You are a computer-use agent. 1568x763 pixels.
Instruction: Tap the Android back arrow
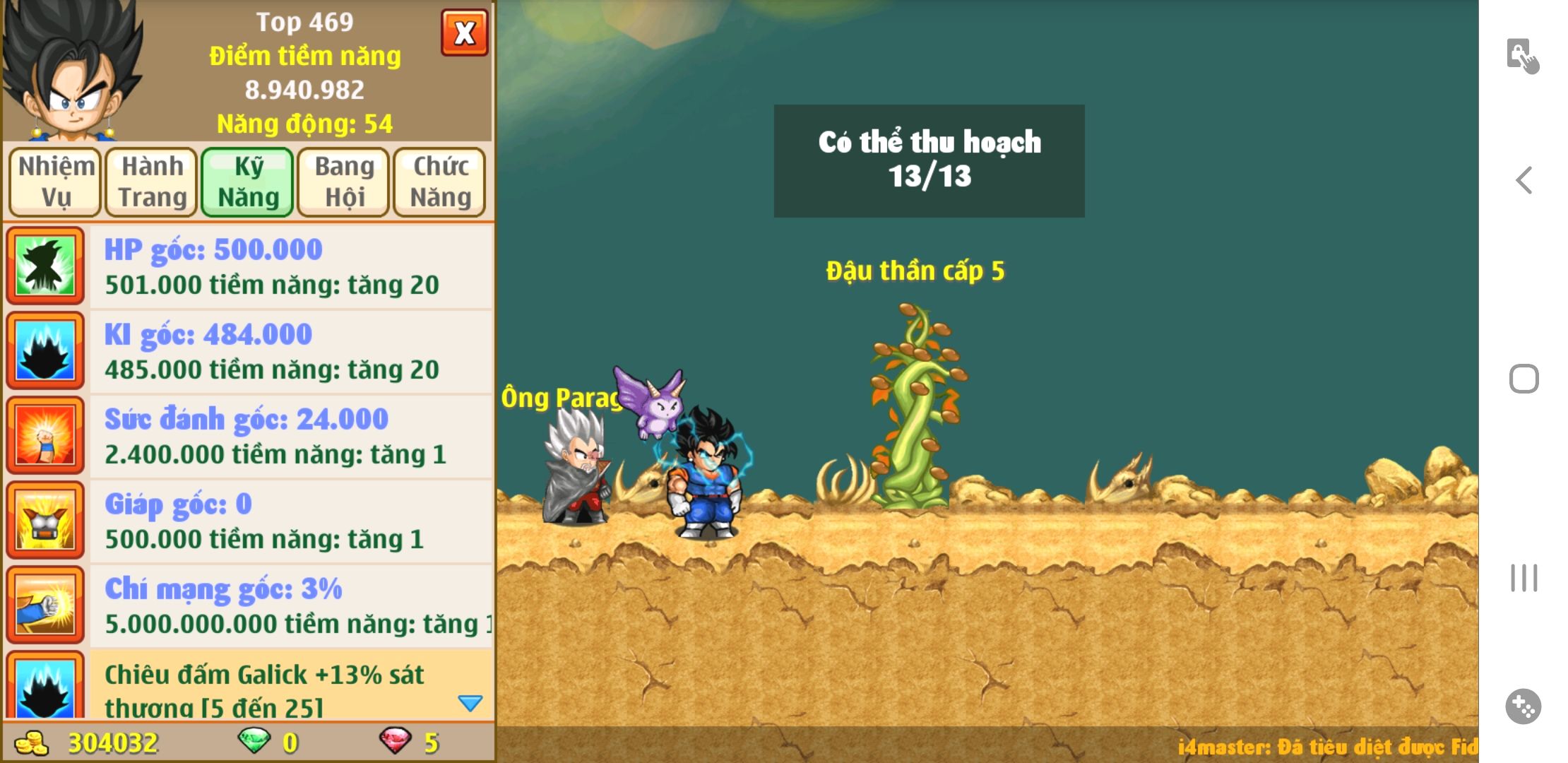point(1524,180)
